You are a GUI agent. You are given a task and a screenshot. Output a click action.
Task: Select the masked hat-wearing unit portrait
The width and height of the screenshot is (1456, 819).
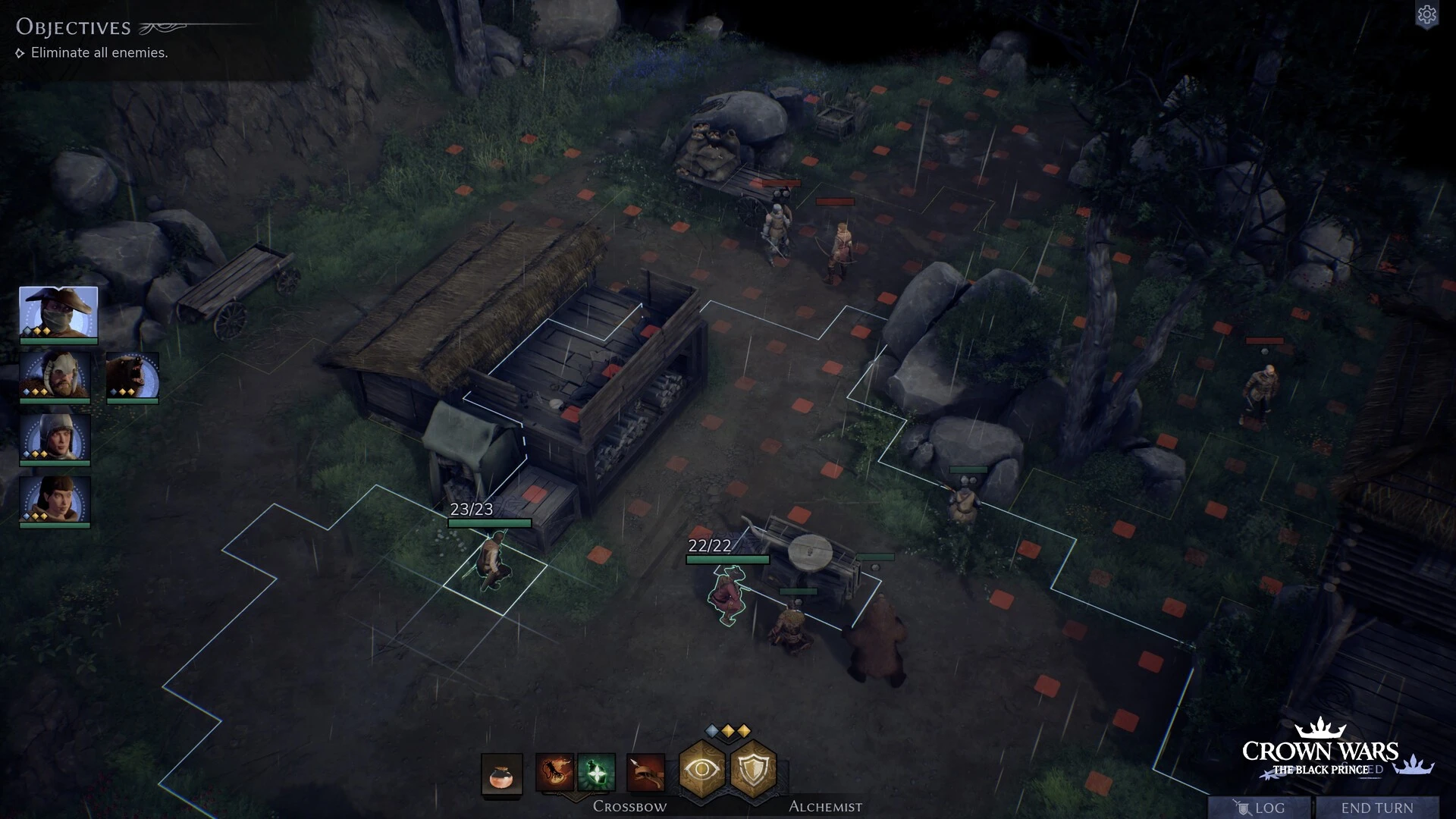coord(58,312)
